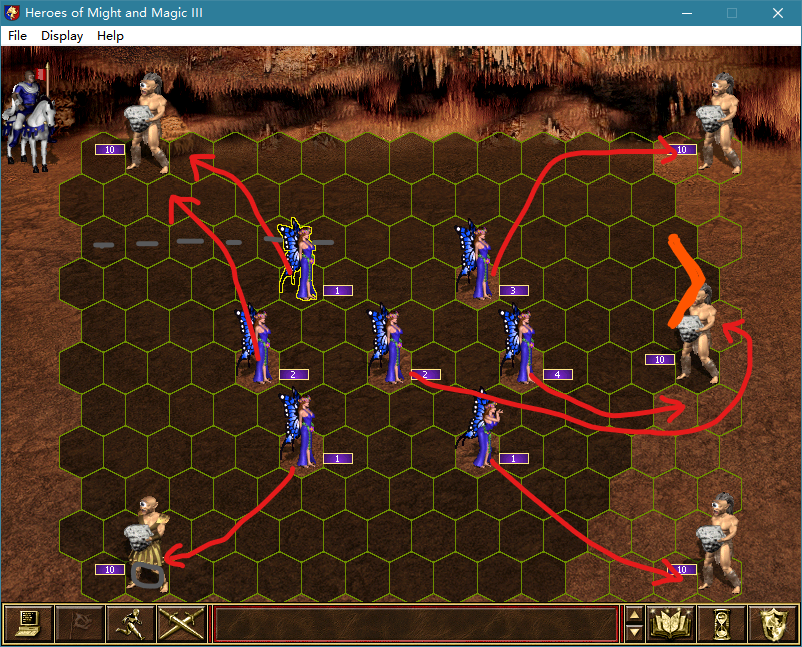Toggle auto-combat with the crossed swords button
Viewport: 802px width, 647px height.
(x=181, y=624)
